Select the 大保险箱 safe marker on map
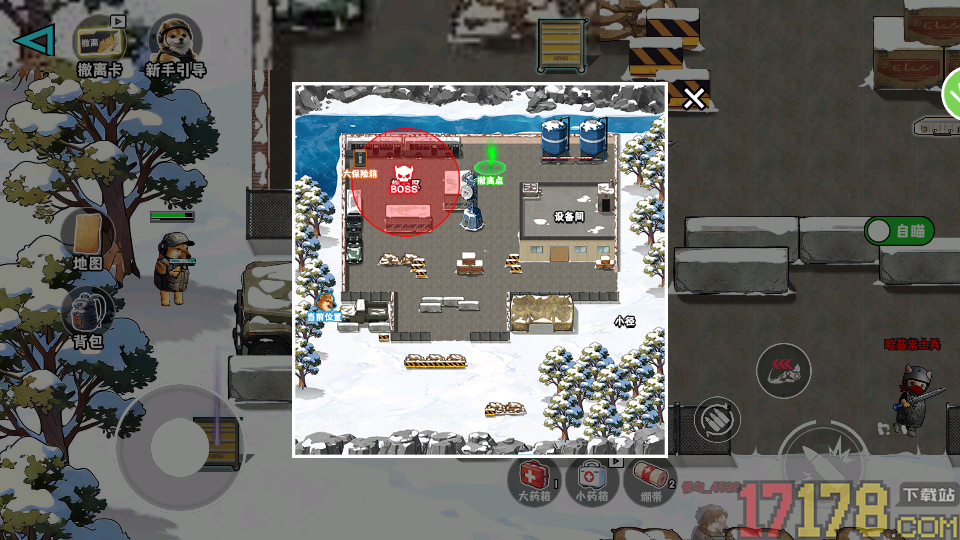960x540 pixels. [360, 163]
